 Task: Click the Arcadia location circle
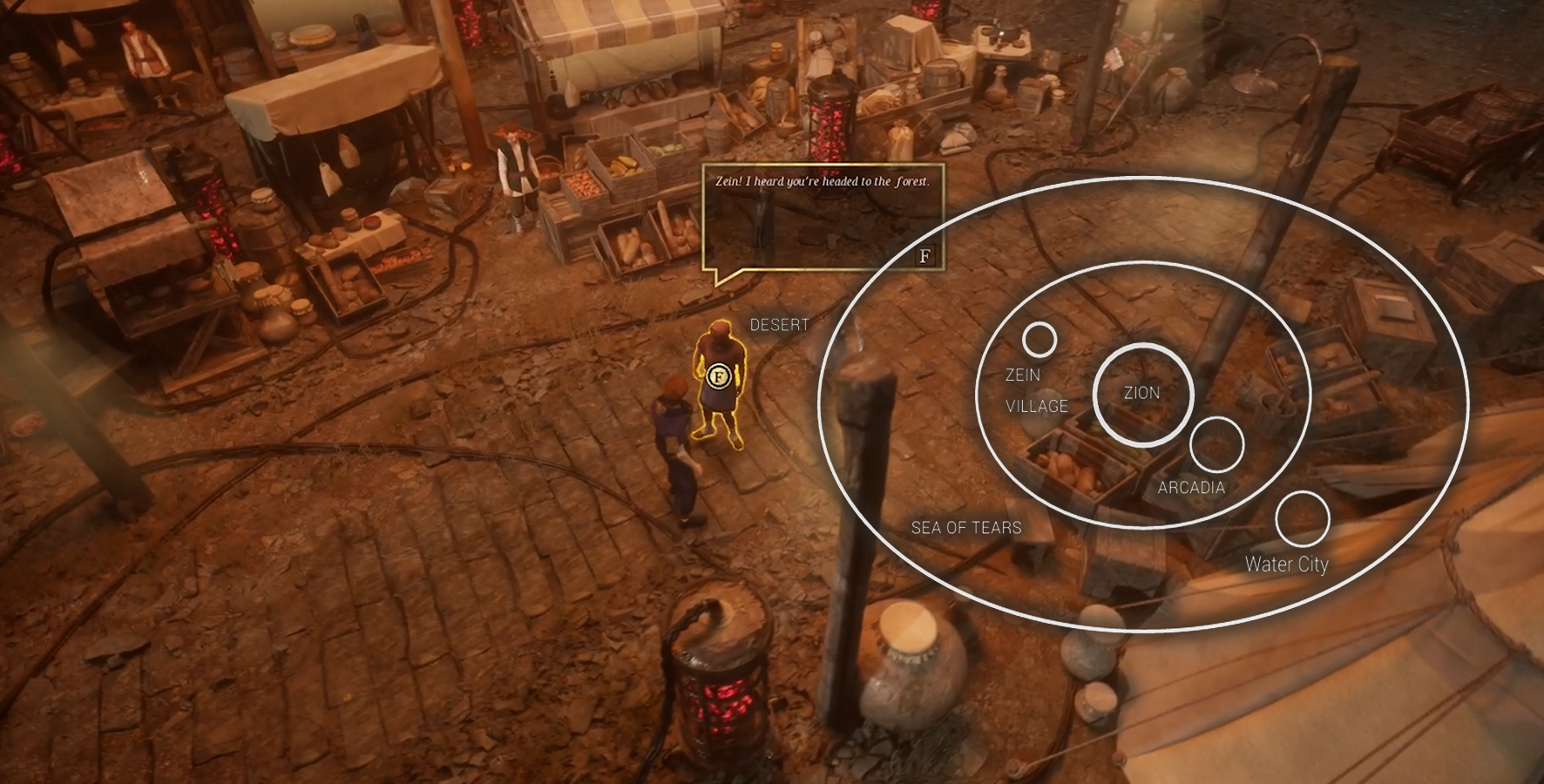tap(1216, 444)
